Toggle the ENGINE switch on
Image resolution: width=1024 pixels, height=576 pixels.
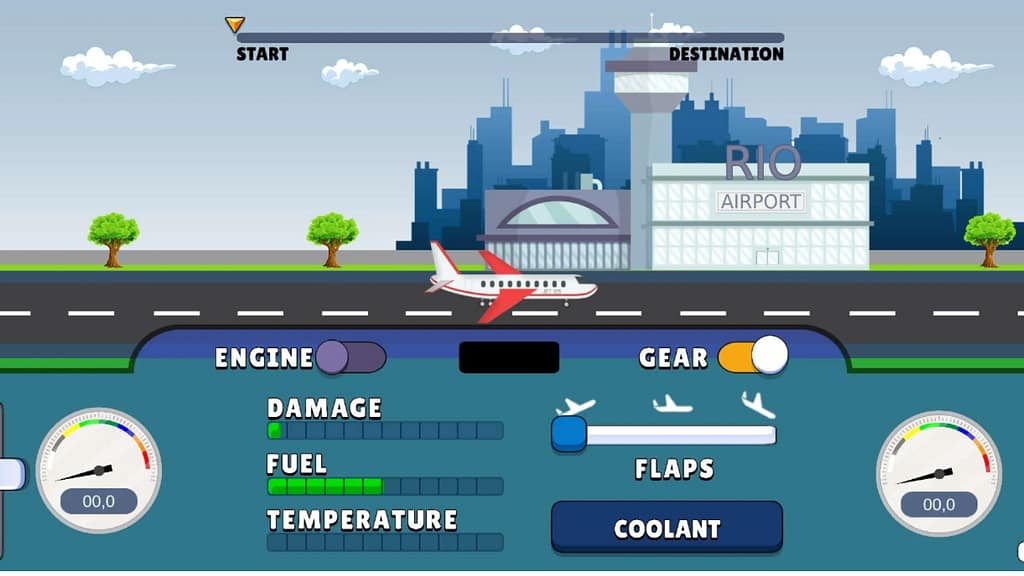coord(350,357)
